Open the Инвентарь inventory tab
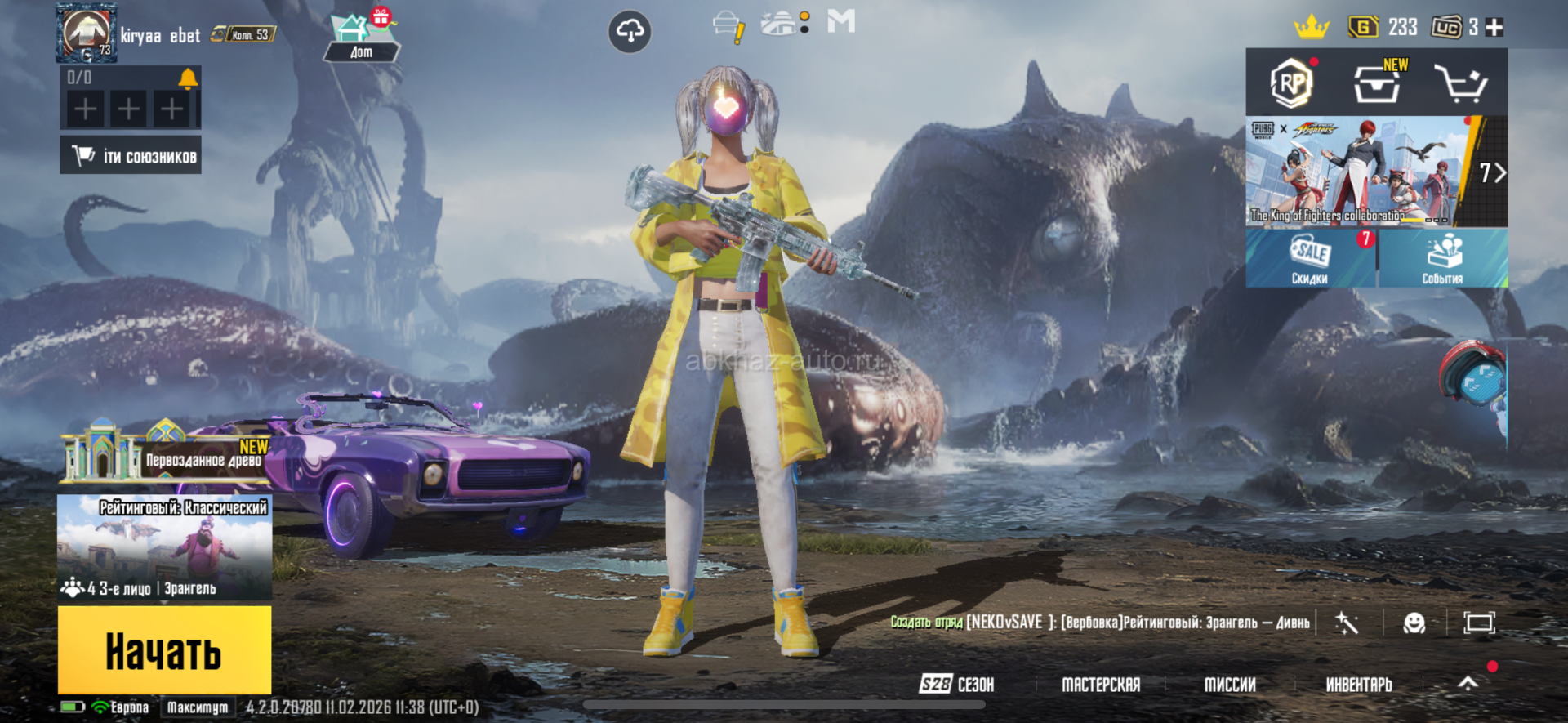 click(1358, 685)
